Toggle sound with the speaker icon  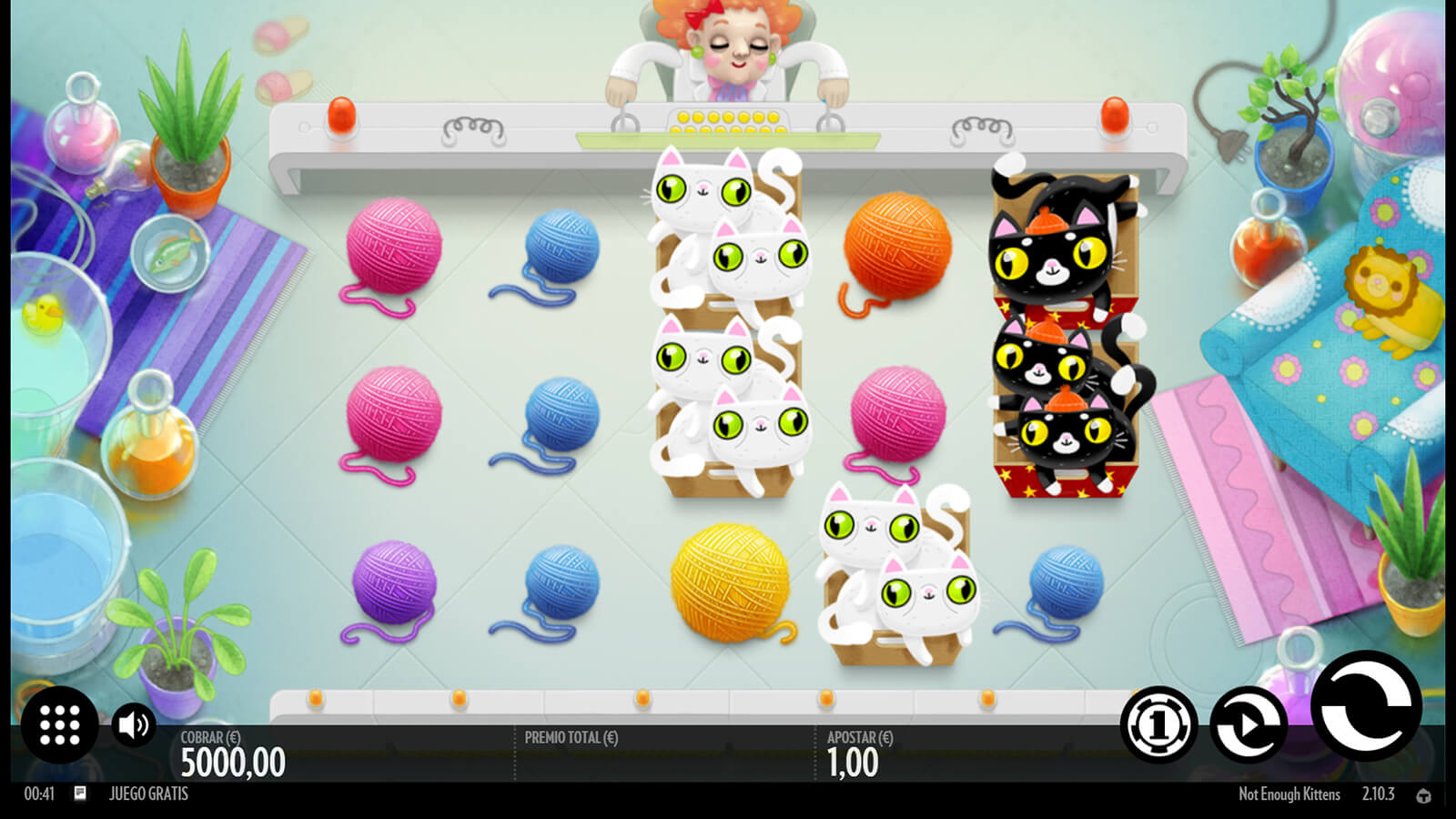point(134,724)
